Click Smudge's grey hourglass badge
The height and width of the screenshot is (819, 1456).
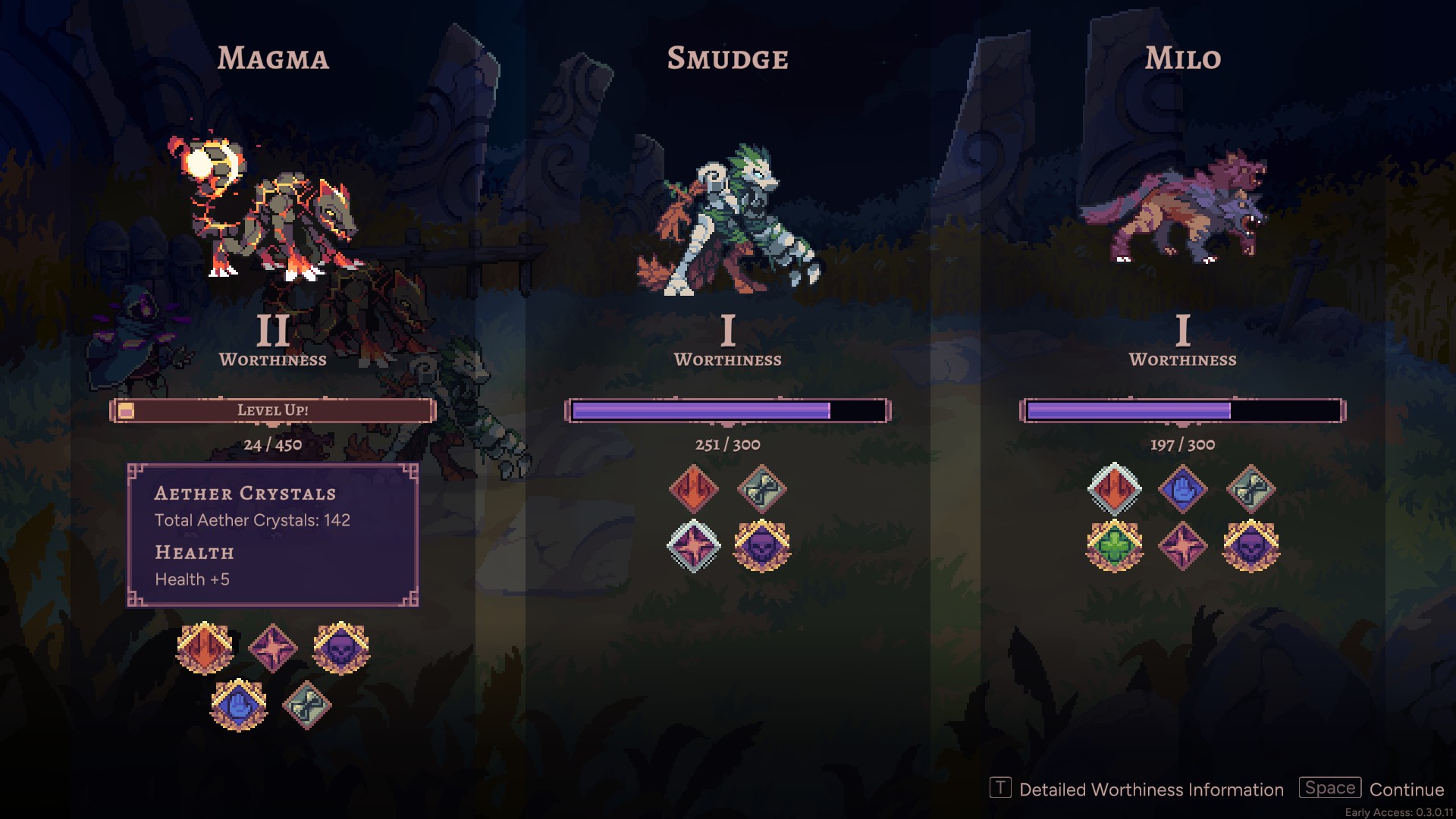(762, 489)
